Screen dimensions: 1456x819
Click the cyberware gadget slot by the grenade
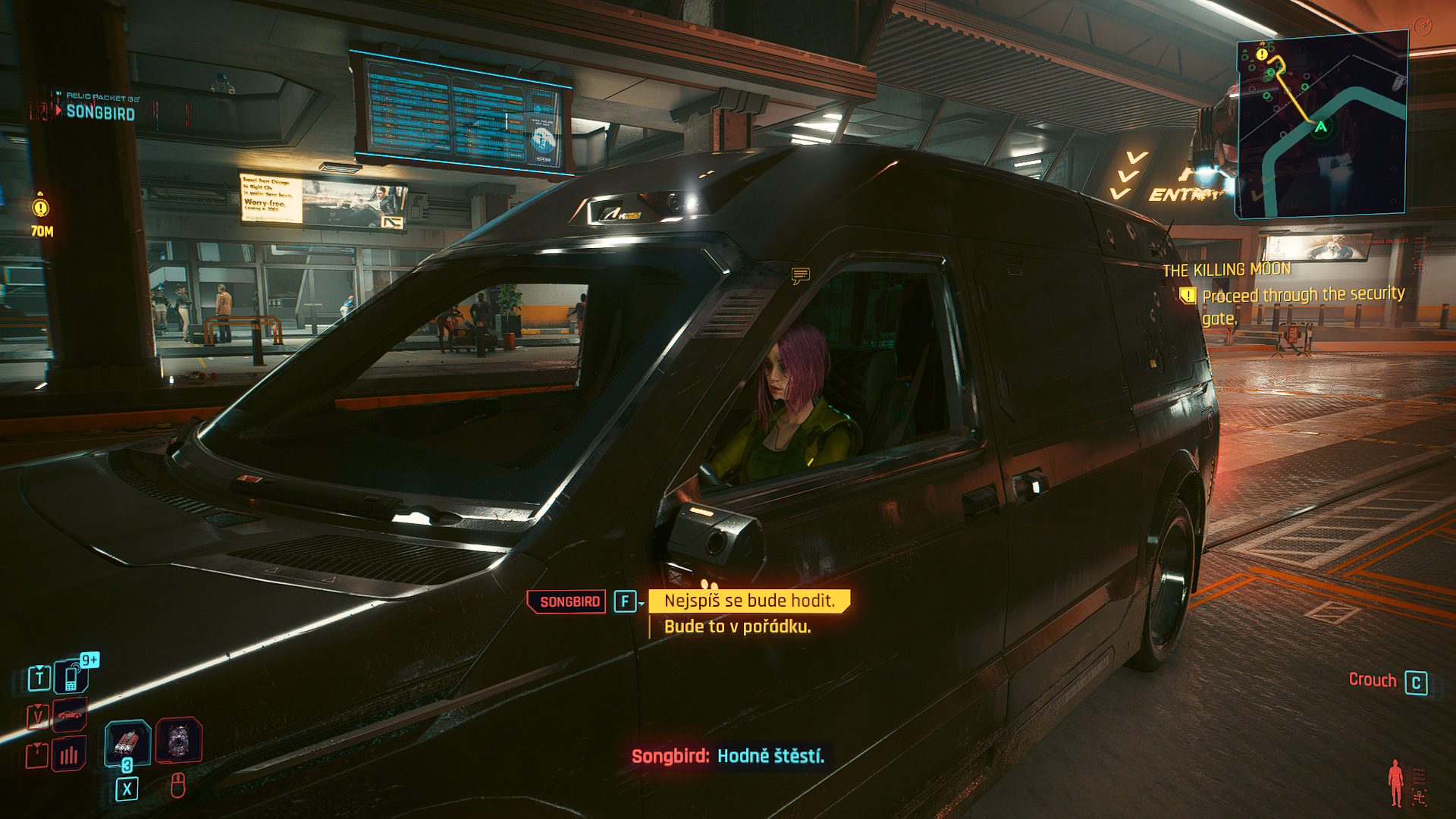coord(178,740)
